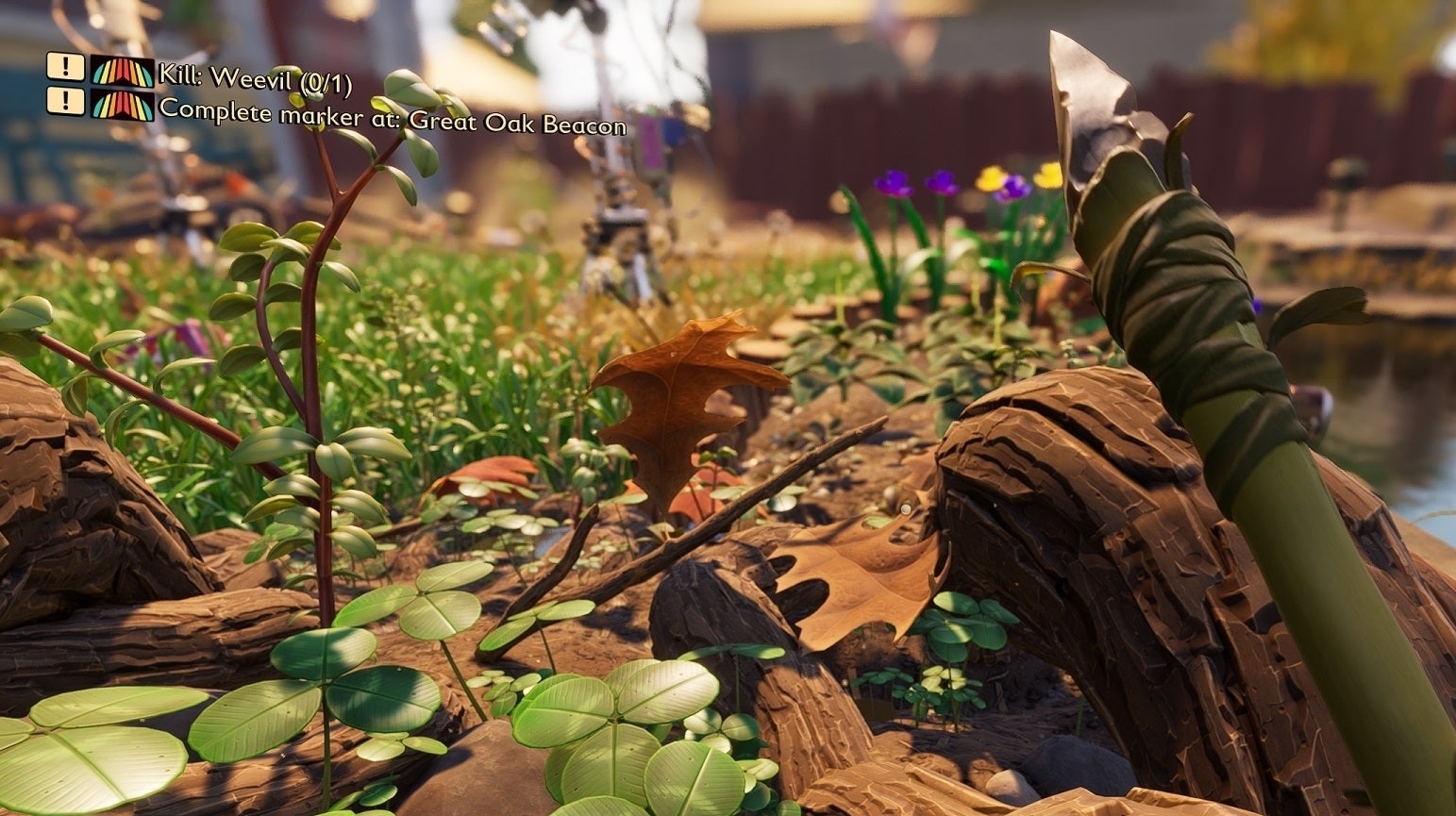Select the Great Oak Beacon marker objective

click(x=391, y=114)
